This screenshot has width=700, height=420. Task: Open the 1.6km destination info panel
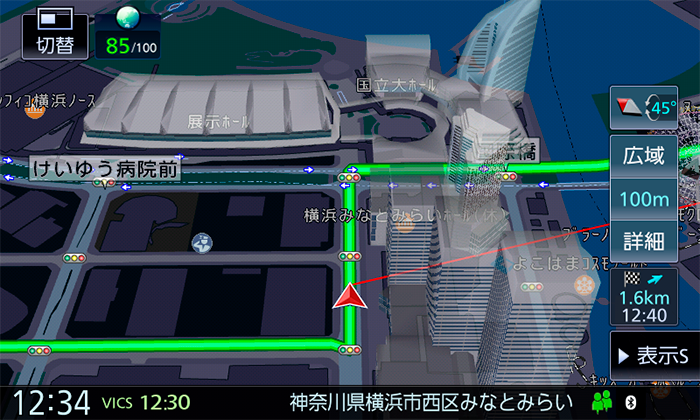pyautogui.click(x=645, y=298)
